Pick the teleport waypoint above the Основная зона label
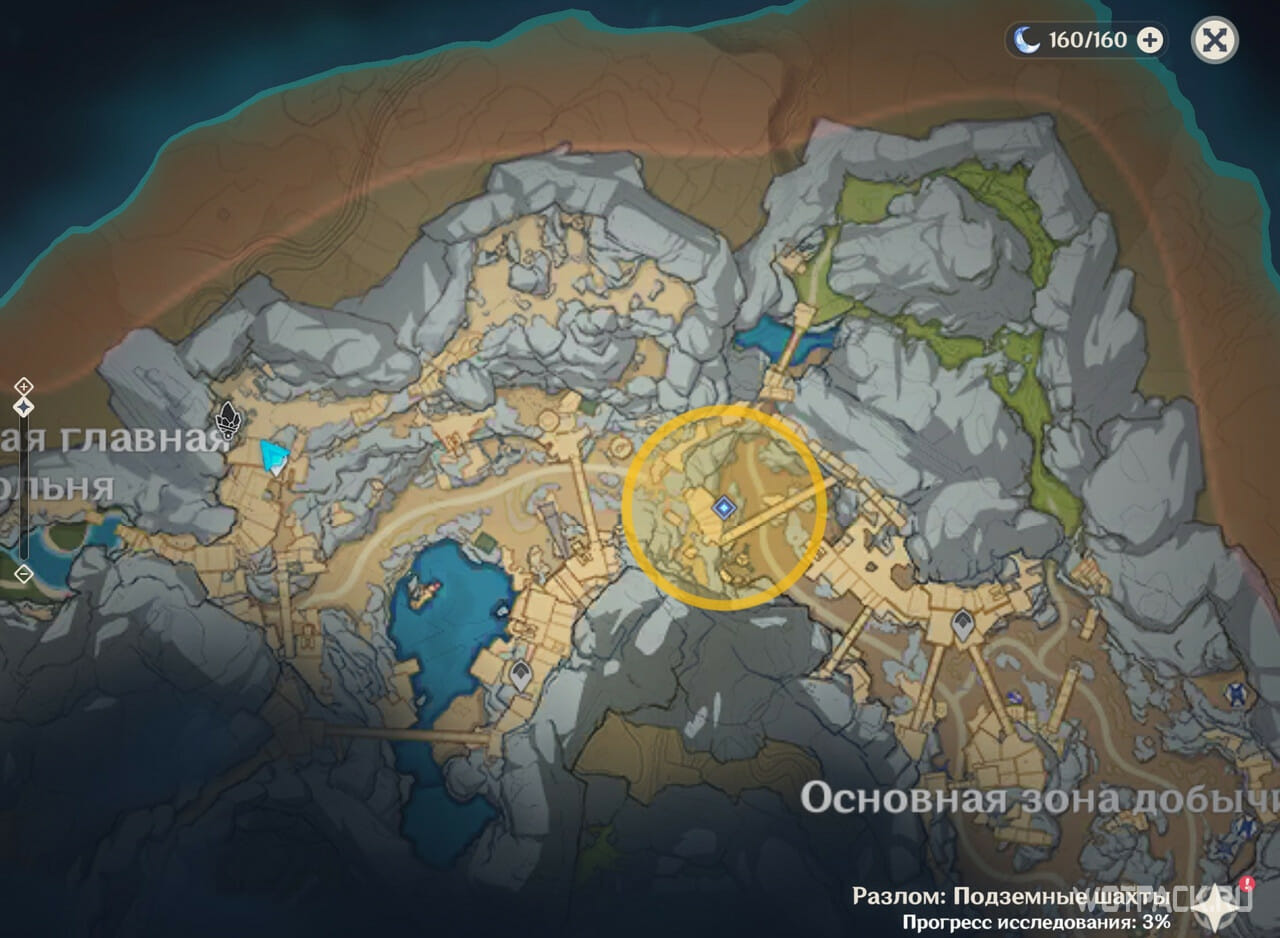The width and height of the screenshot is (1280, 938). point(962,624)
